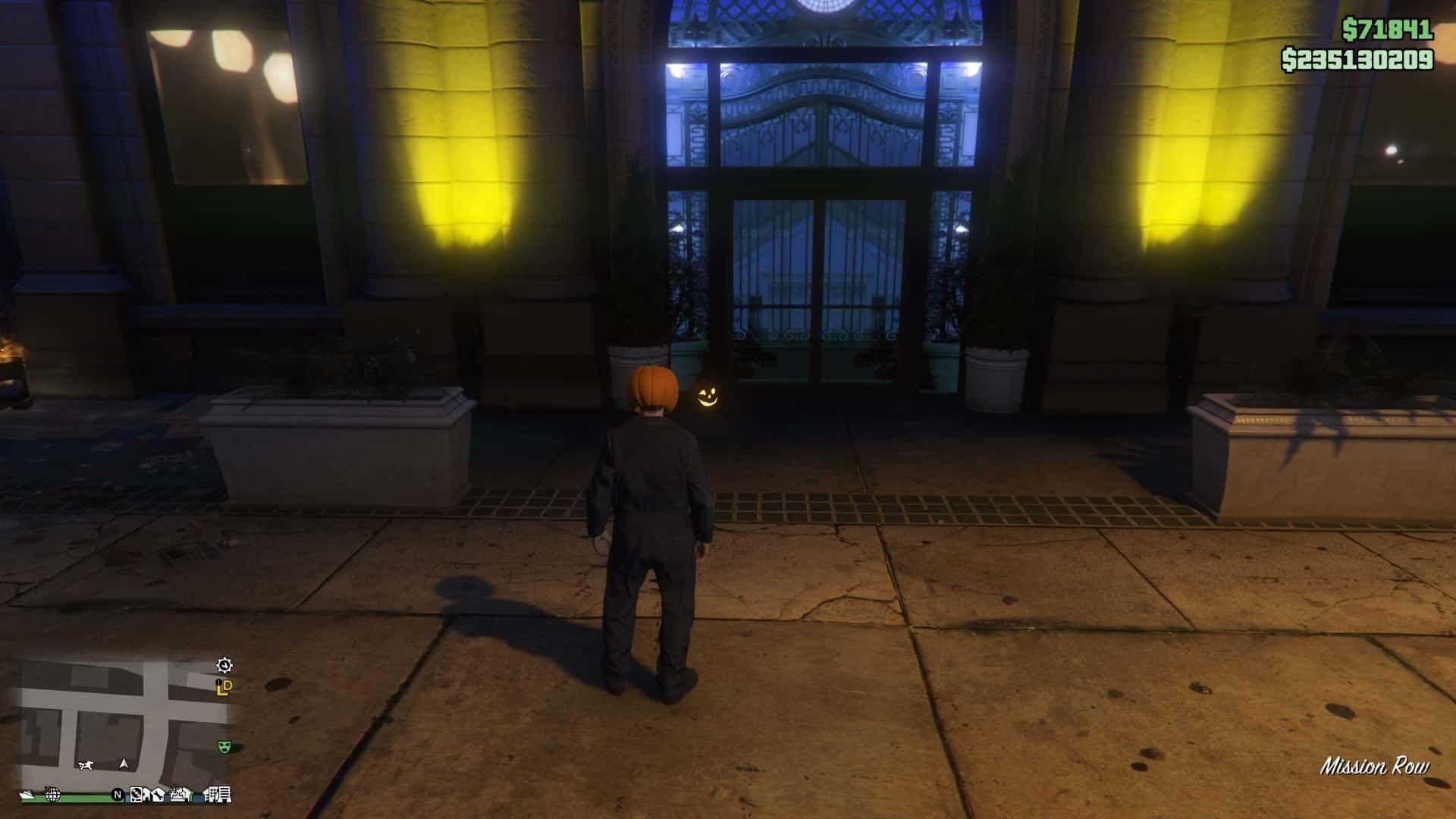Select the yellow LD business blip
This screenshot has width=1456, height=819.
point(223,688)
